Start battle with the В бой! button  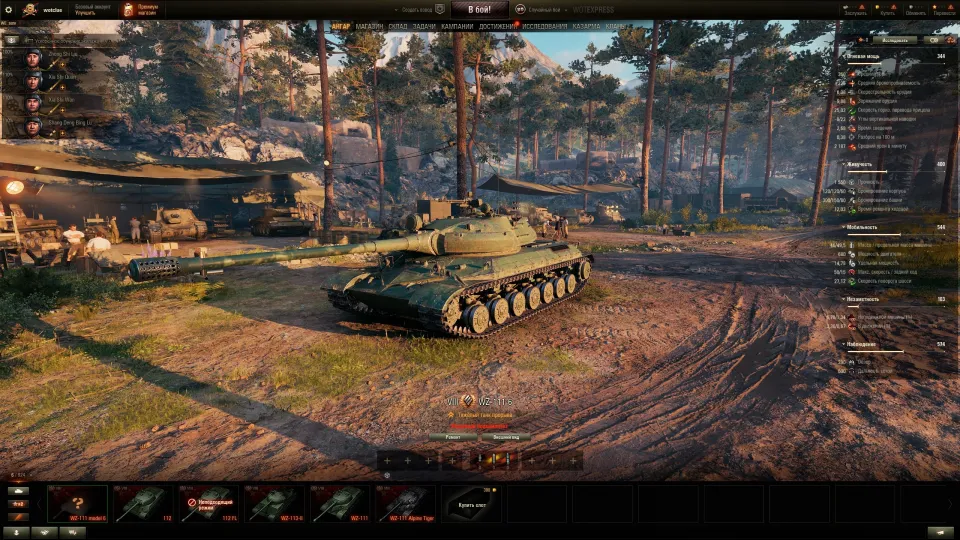pyautogui.click(x=479, y=9)
